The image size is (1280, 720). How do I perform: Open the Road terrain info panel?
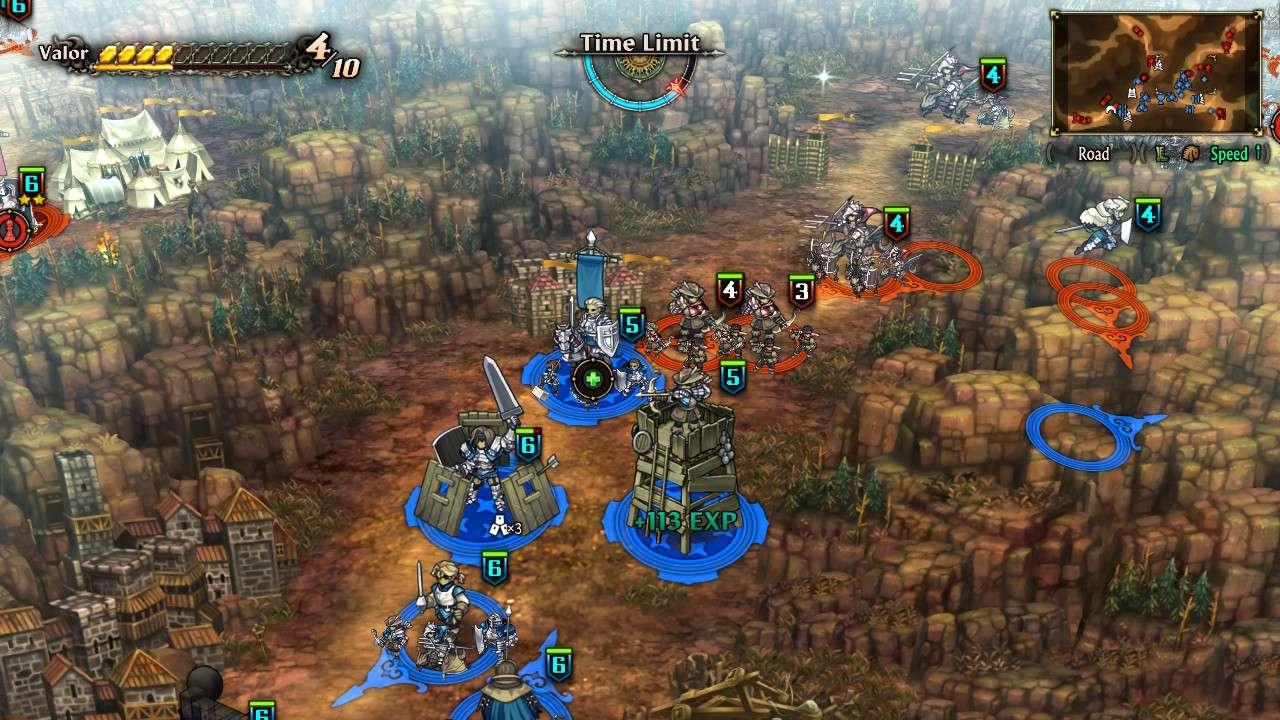click(1095, 155)
